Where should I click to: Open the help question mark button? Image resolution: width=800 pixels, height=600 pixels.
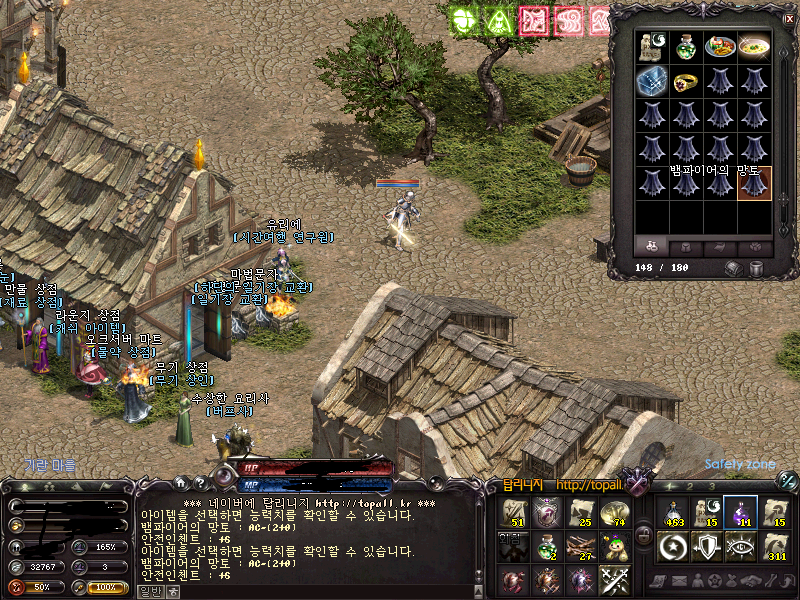(199, 483)
